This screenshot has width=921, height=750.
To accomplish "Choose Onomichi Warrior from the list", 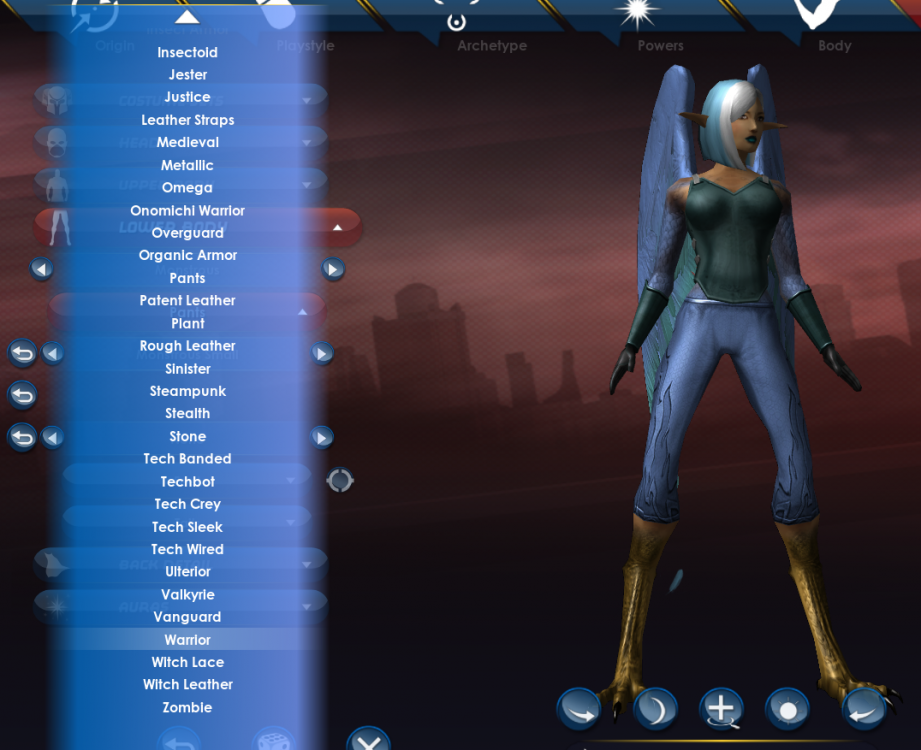I will pyautogui.click(x=187, y=211).
